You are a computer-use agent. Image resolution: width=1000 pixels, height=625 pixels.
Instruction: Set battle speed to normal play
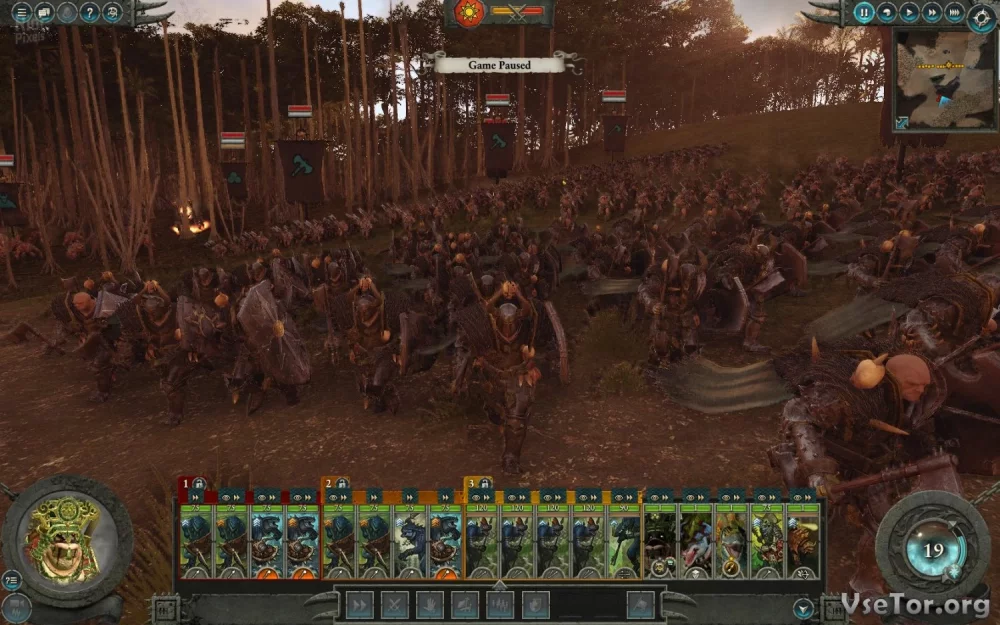909,13
